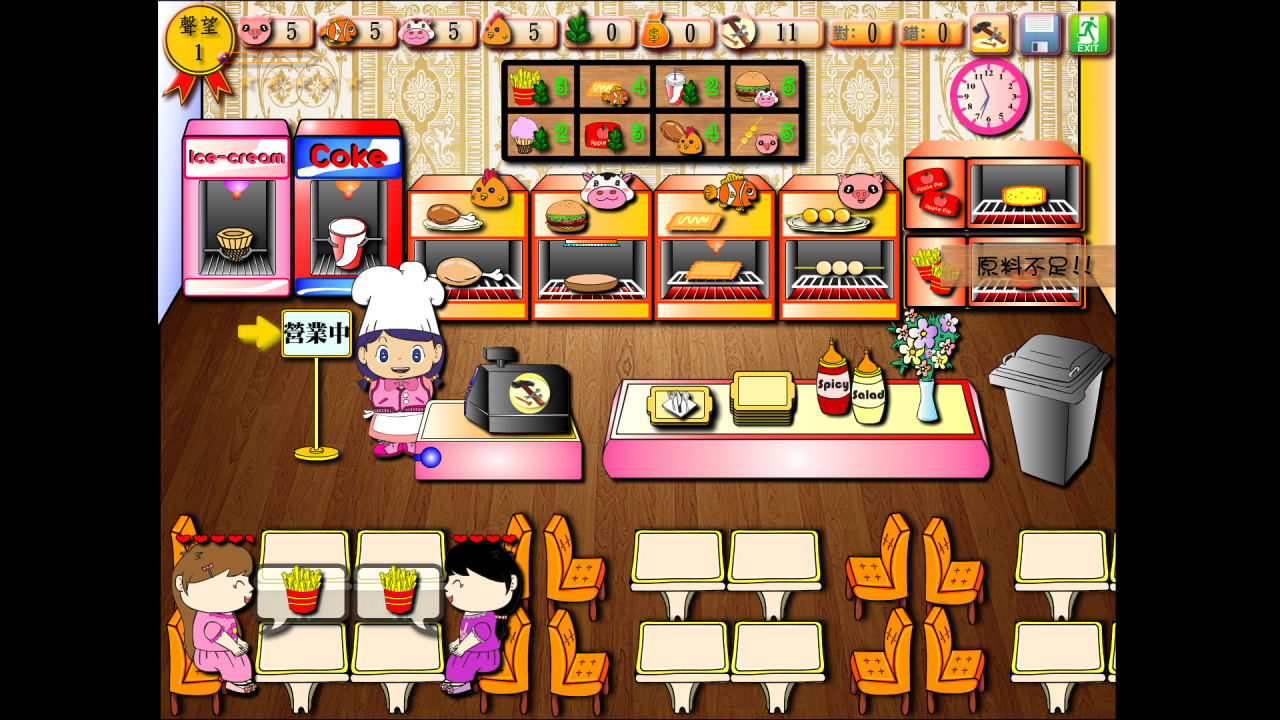The height and width of the screenshot is (720, 1280).
Task: Take a tray from the tray stack
Action: coord(762,398)
